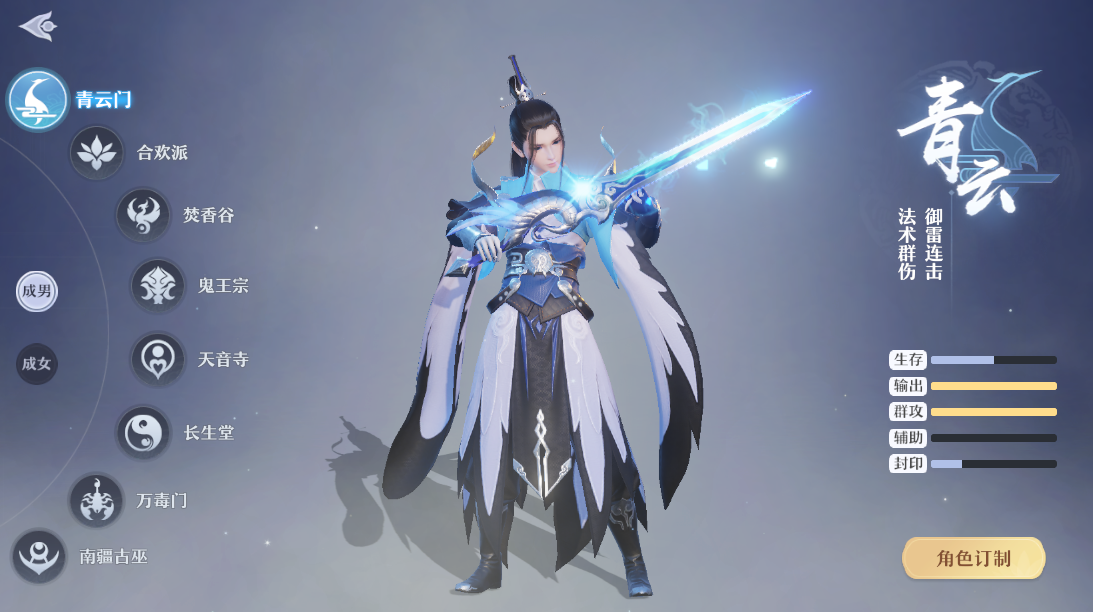
Task: Choose the 合欢派 faction
Action: pos(97,153)
